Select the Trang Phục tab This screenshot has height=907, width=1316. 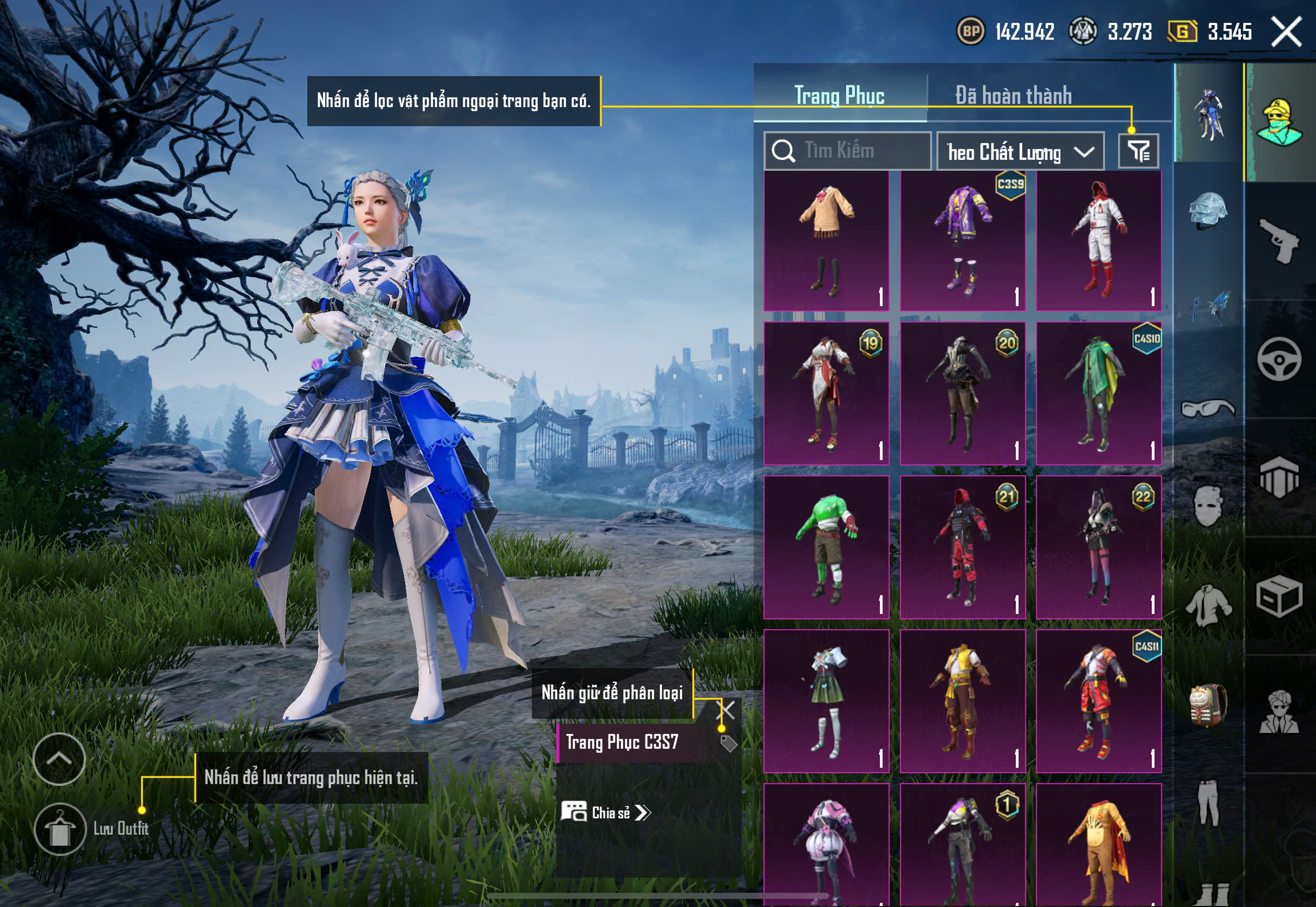[x=839, y=96]
